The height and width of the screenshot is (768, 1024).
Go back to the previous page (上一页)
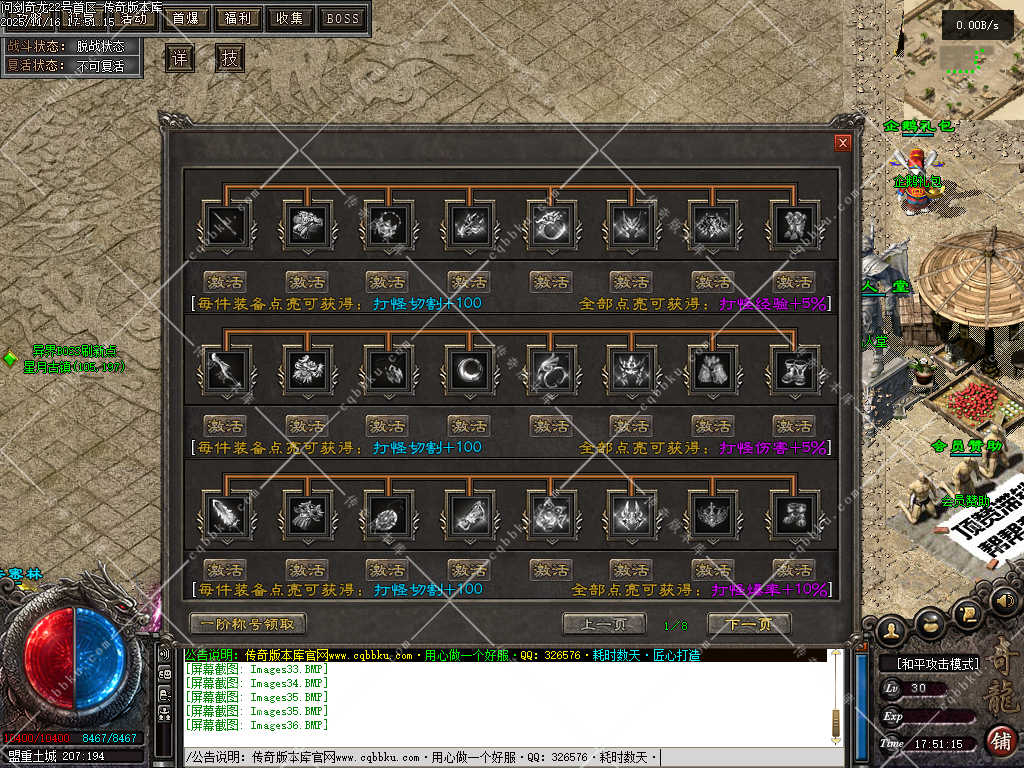pyautogui.click(x=603, y=624)
